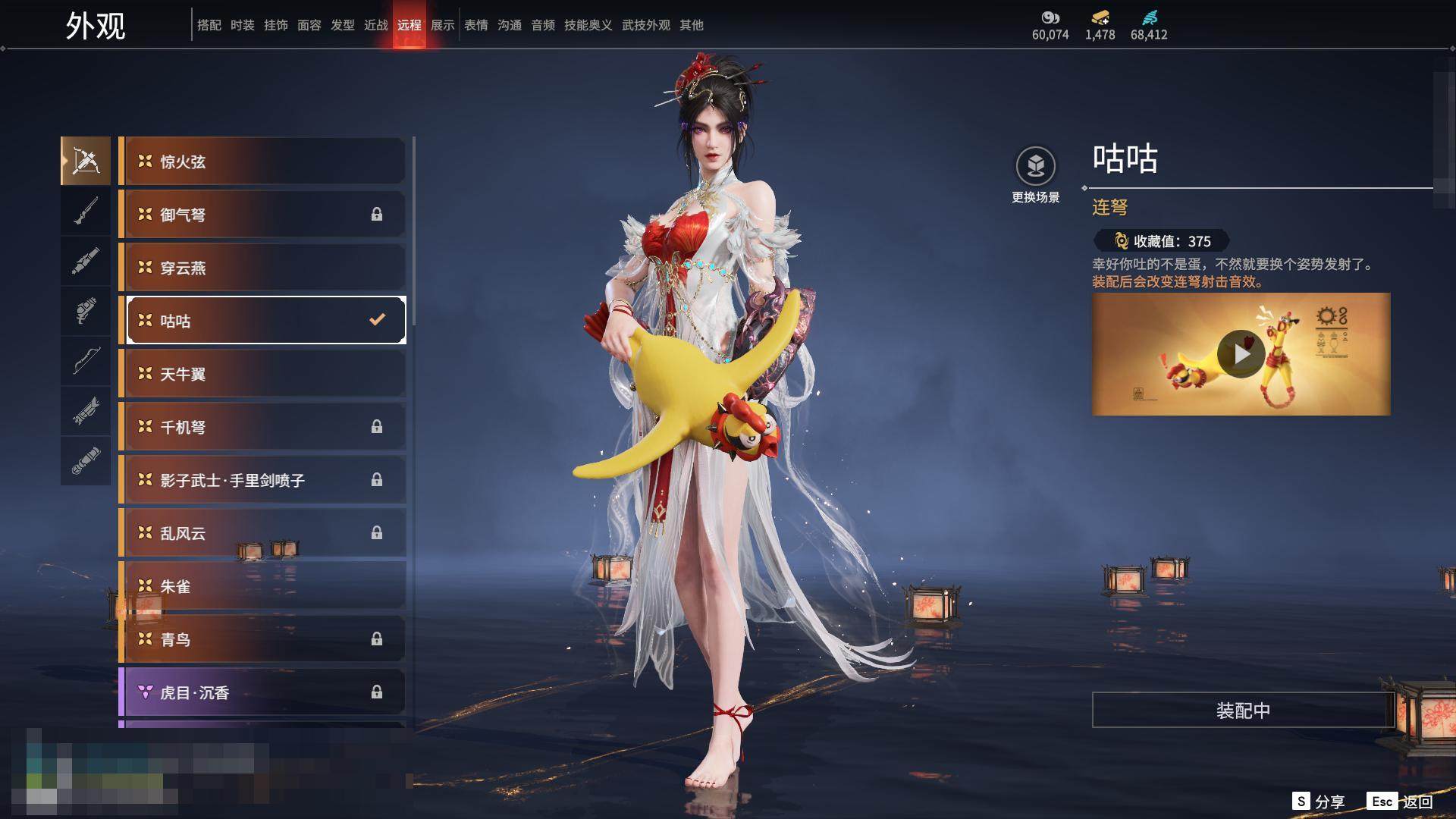Go to the 发型 tab

tap(343, 25)
